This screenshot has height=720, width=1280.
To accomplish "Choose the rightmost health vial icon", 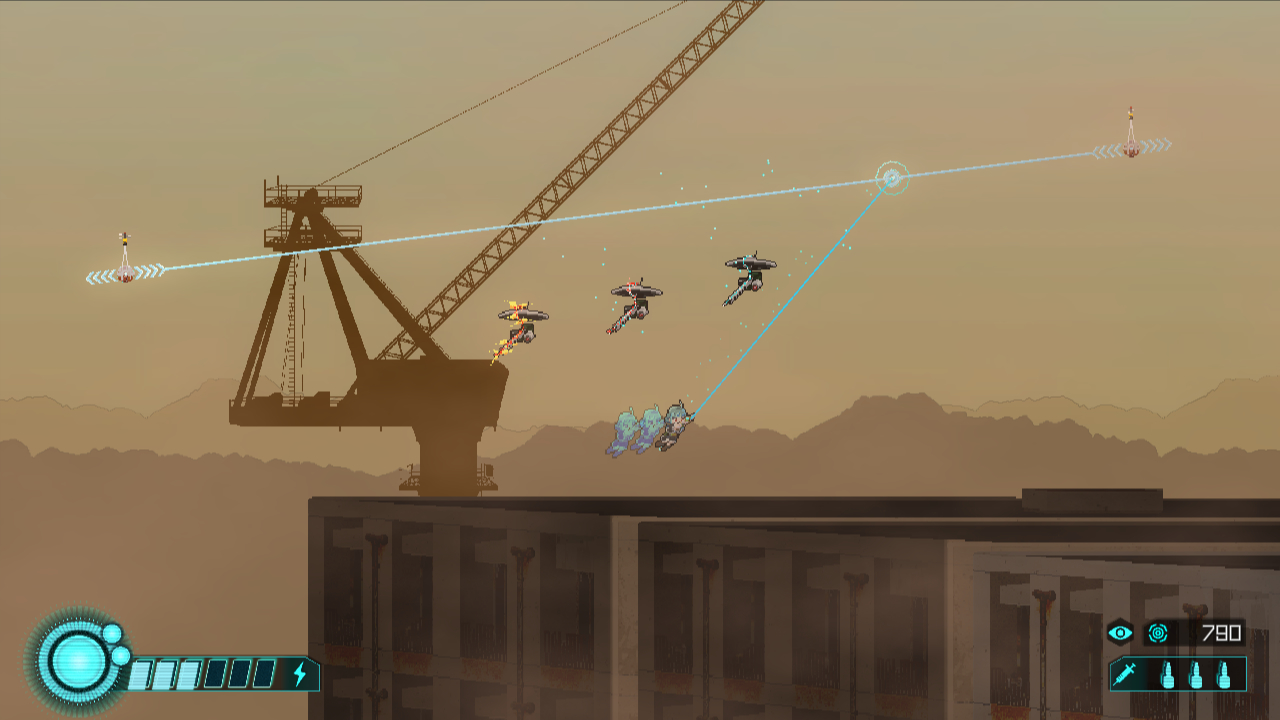I will [x=1225, y=676].
